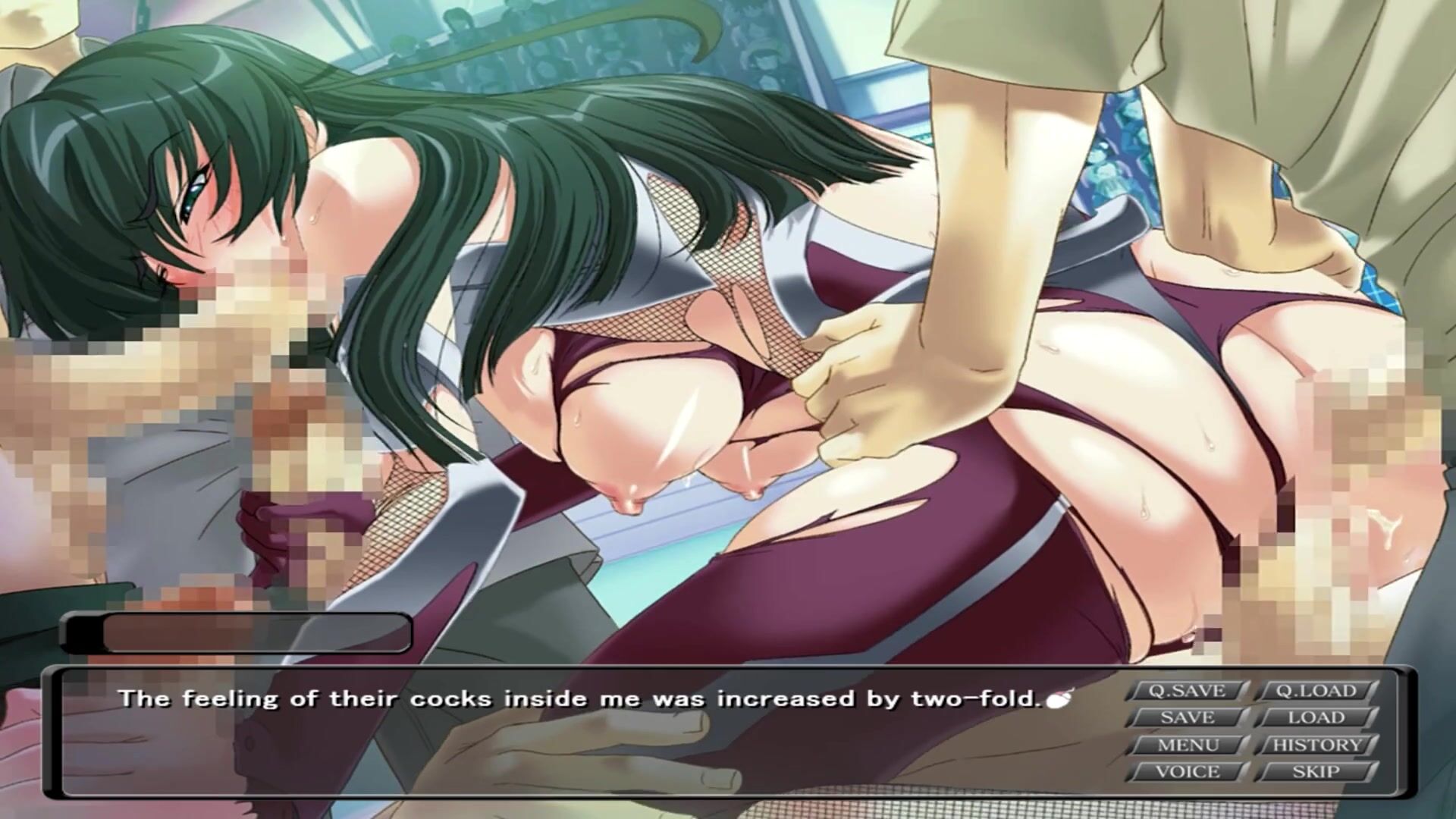Replay the line with the VOICE button
Viewport: 1456px width, 819px height.
point(1187,772)
